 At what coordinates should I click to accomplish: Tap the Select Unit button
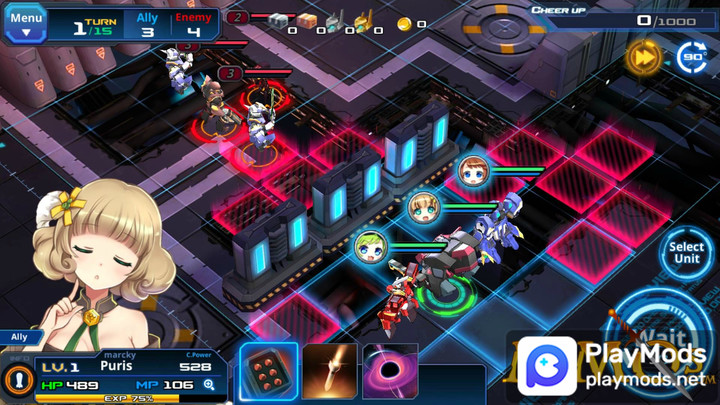tap(687, 253)
